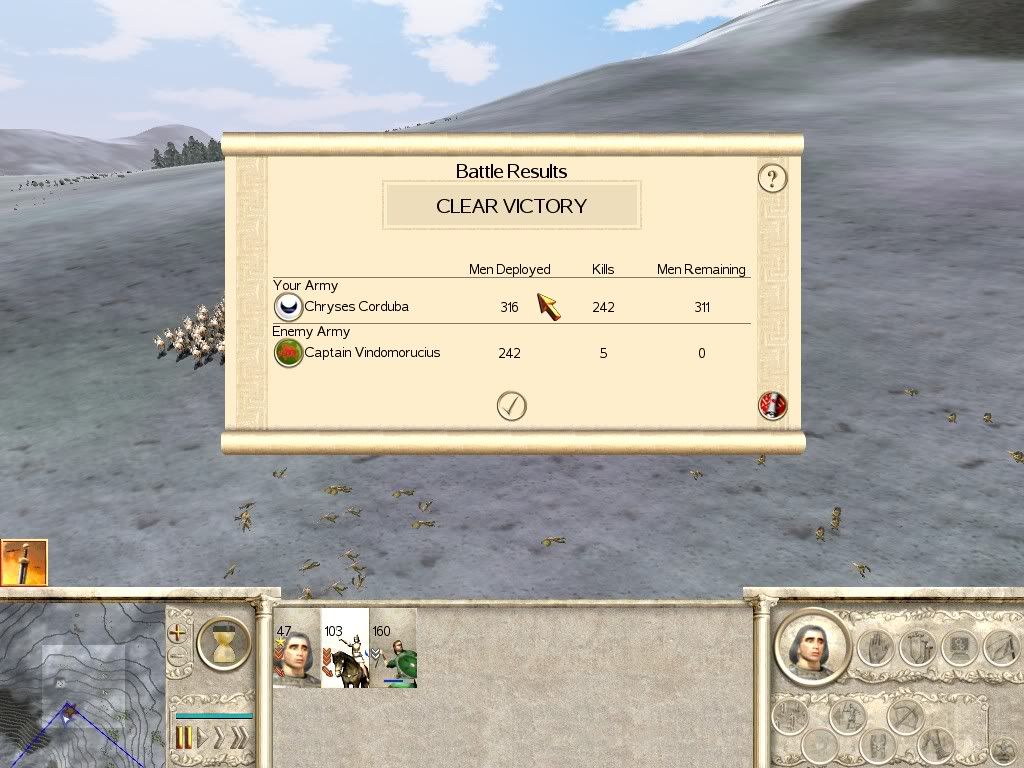Viewport: 1024px width, 768px height.
Task: Open the question mark help button
Action: pyautogui.click(x=772, y=179)
